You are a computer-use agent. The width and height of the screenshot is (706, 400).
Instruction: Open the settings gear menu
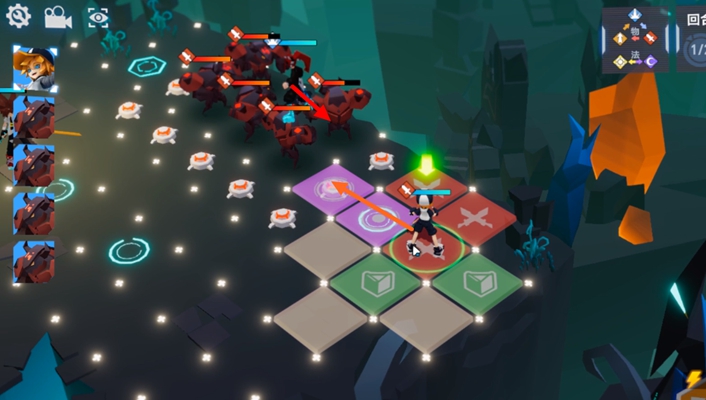pos(18,16)
